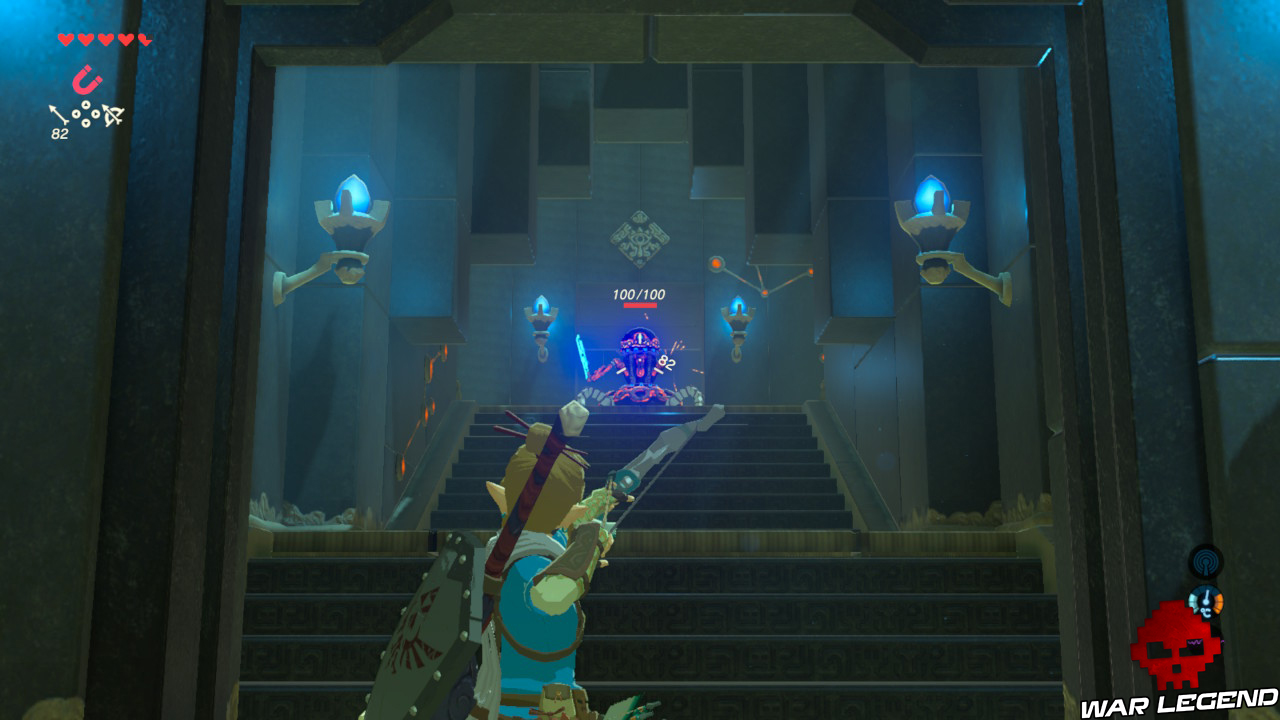Click the red enemy health bar

[640, 306]
